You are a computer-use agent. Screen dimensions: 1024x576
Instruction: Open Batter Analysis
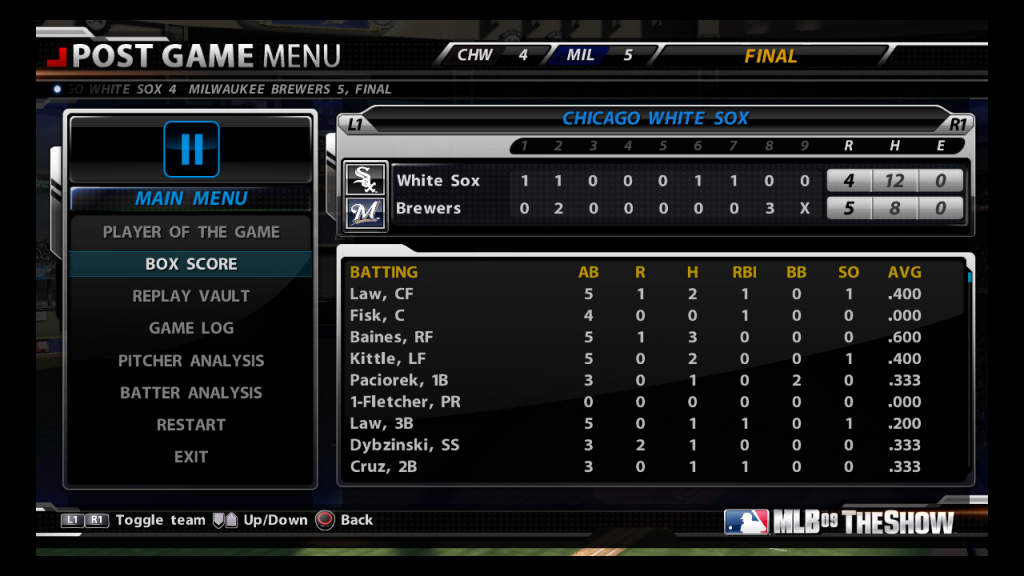[x=191, y=393]
